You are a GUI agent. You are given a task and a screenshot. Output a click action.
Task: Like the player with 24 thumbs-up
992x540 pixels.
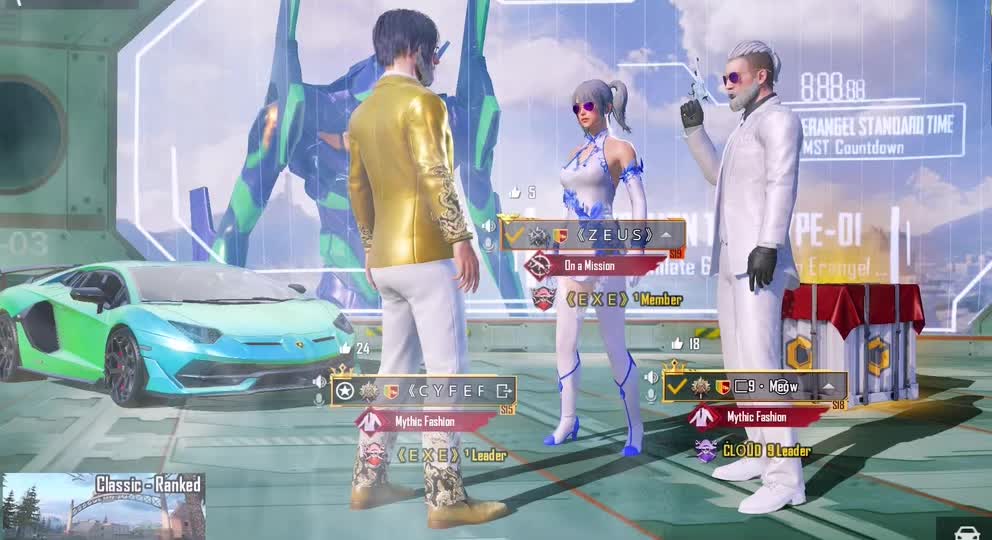click(346, 348)
